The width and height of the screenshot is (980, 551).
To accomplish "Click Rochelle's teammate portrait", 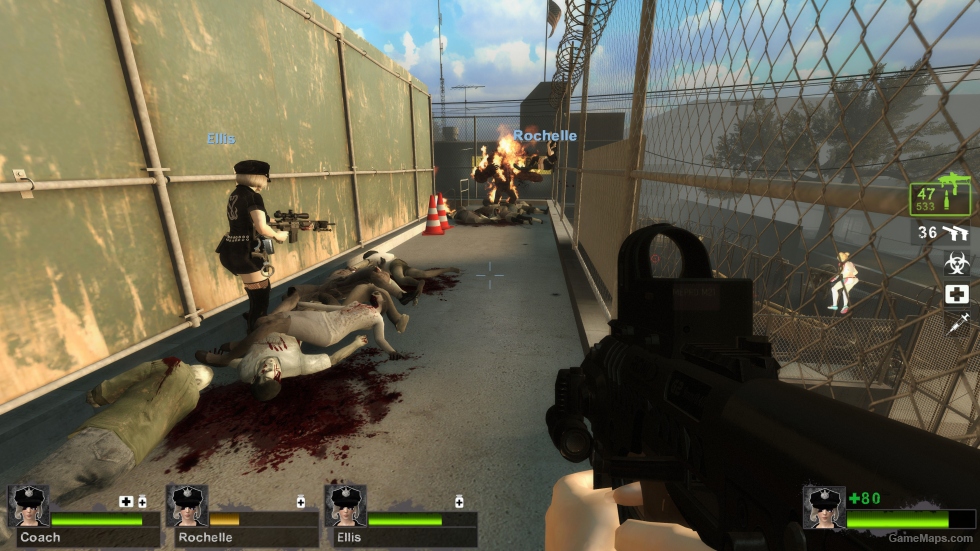I will click(x=187, y=506).
